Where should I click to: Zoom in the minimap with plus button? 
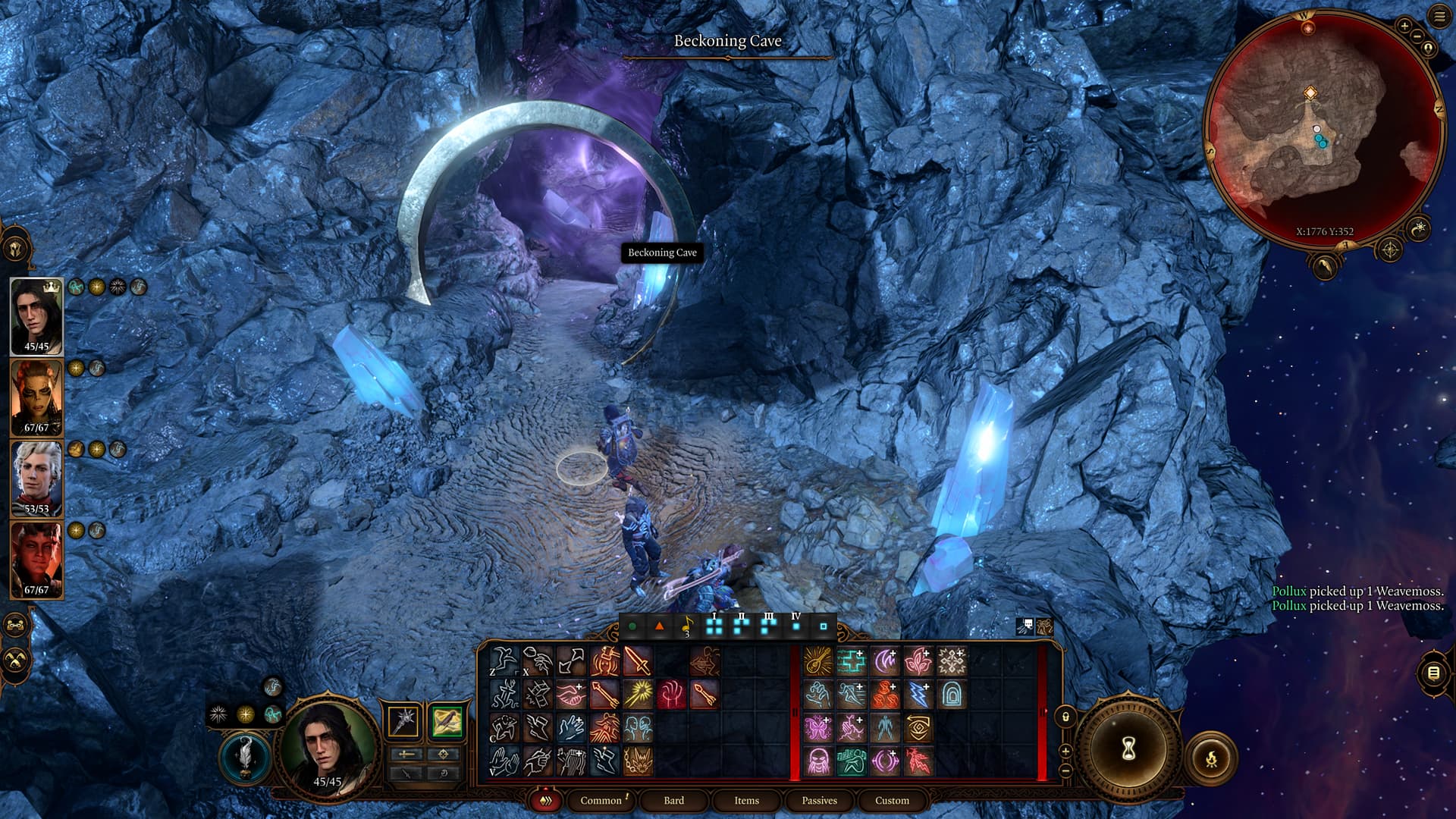click(x=1404, y=27)
